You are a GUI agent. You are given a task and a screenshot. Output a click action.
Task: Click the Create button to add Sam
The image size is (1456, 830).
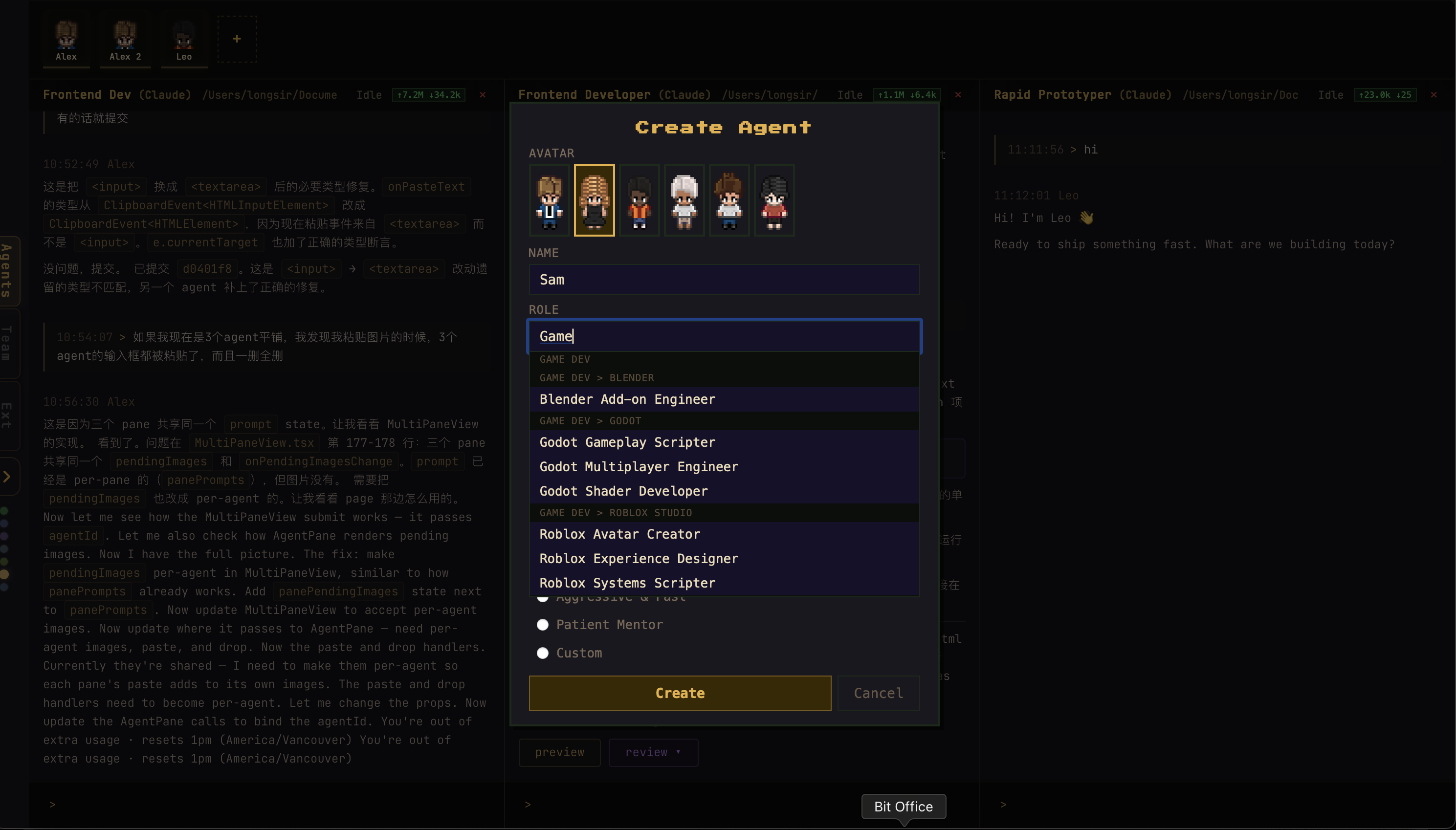(x=679, y=693)
